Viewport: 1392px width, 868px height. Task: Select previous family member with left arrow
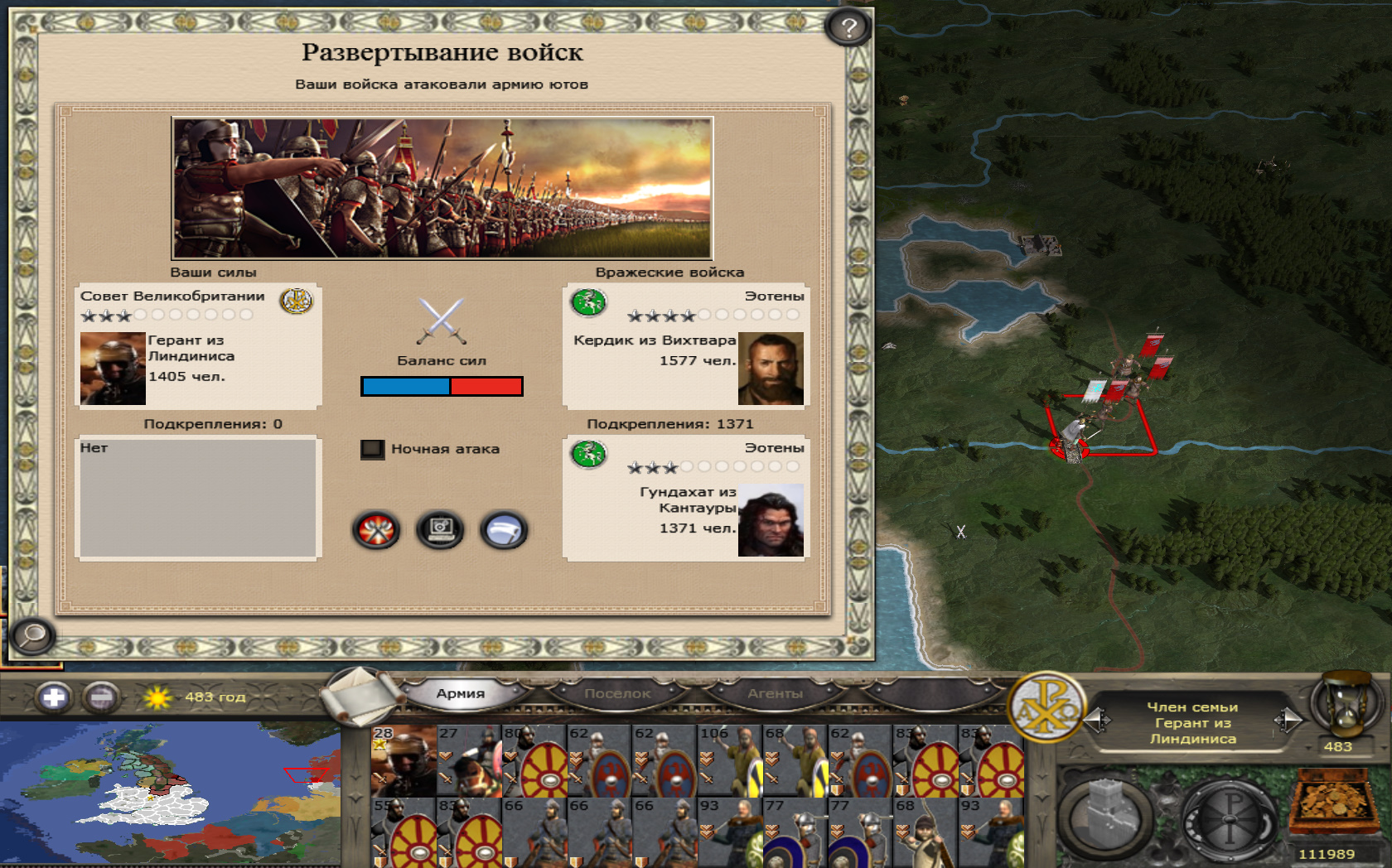click(1099, 720)
